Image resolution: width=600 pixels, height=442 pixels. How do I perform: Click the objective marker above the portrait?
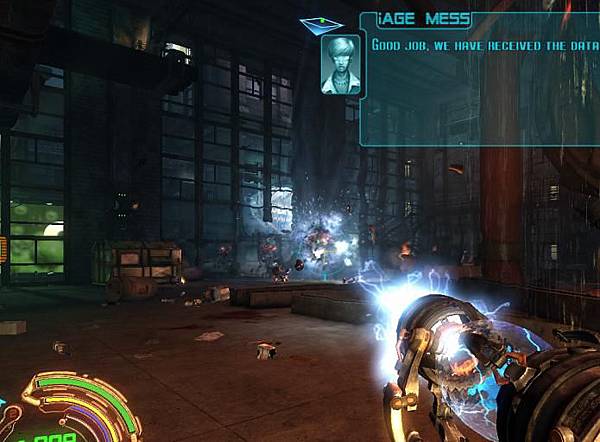(x=321, y=23)
